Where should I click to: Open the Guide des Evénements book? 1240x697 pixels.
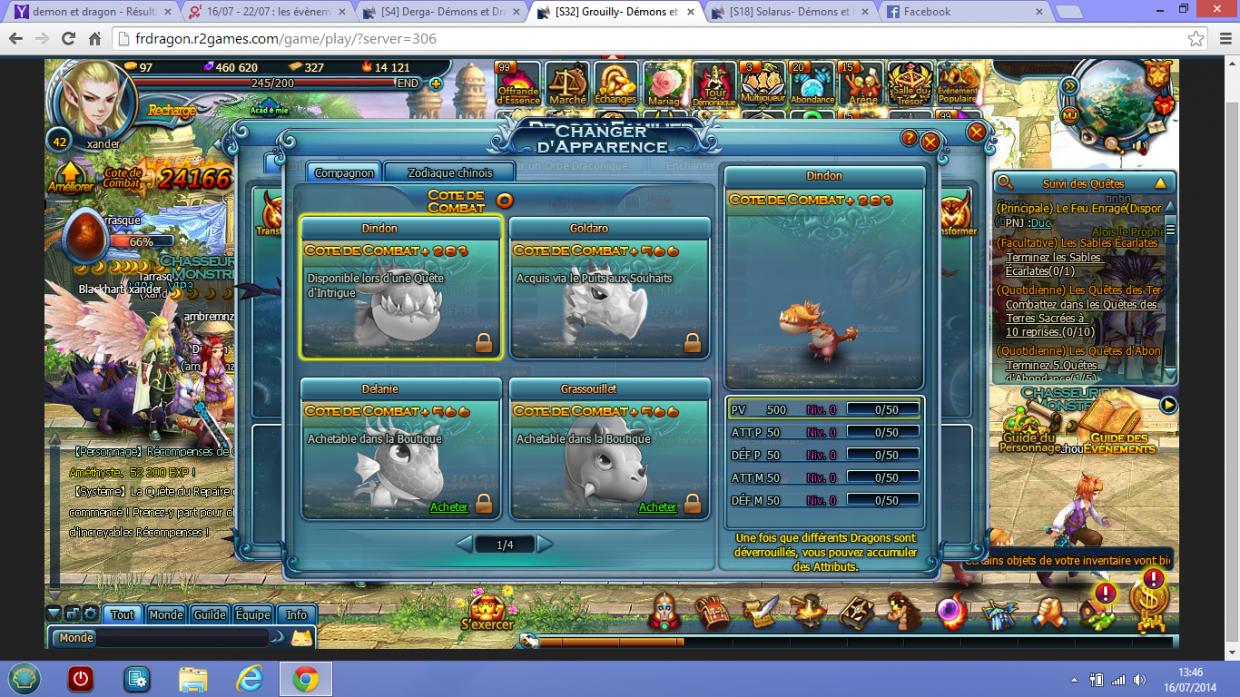(1119, 424)
